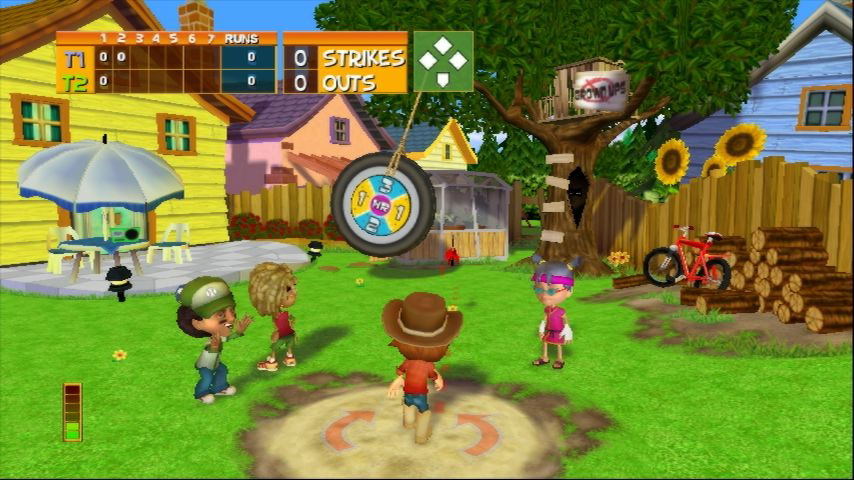Click the base runners diamond indicator
Image resolution: width=854 pixels, height=480 pixels.
(x=443, y=62)
